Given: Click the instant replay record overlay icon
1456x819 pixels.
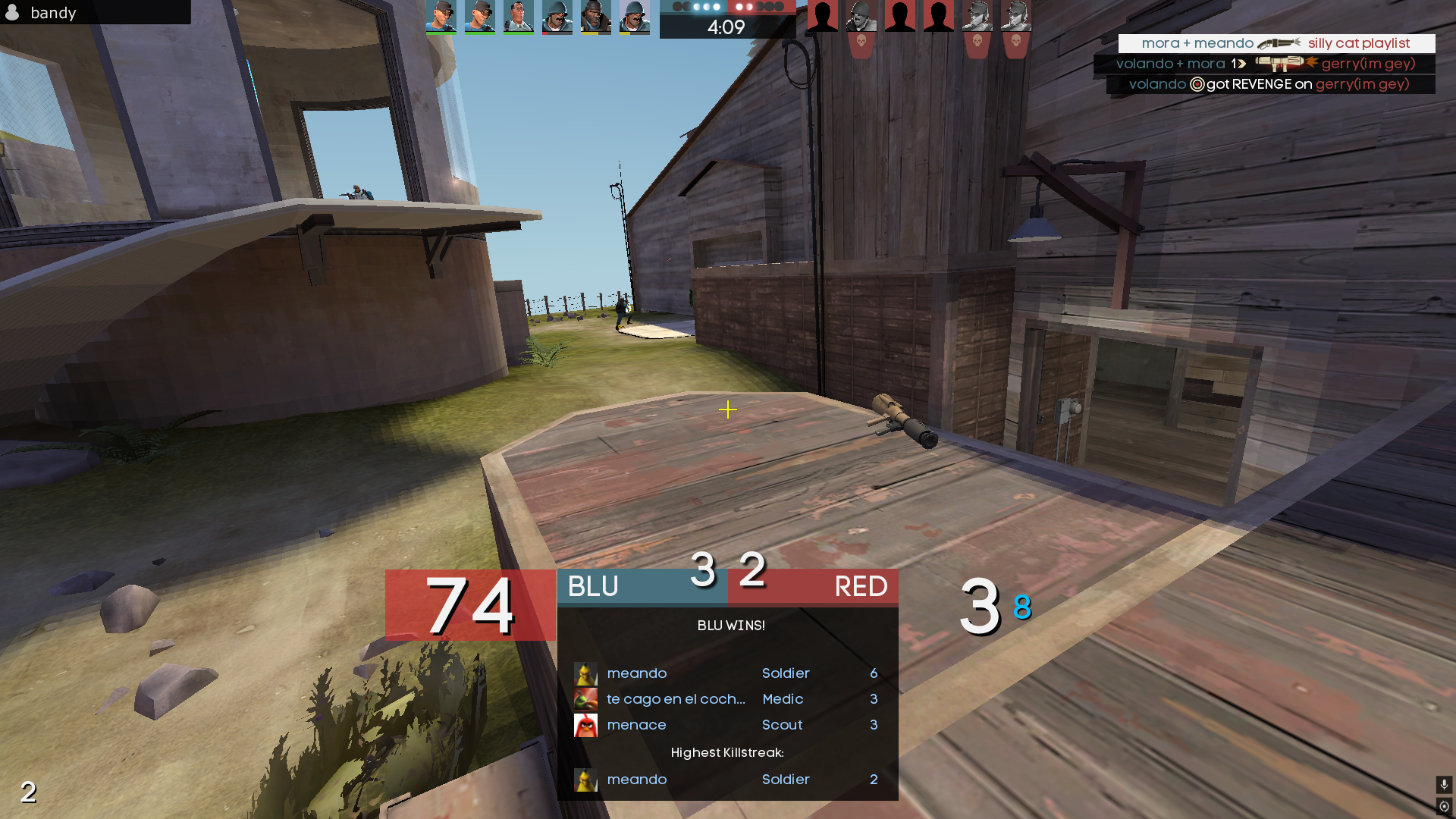Looking at the screenshot, I should click(1444, 806).
